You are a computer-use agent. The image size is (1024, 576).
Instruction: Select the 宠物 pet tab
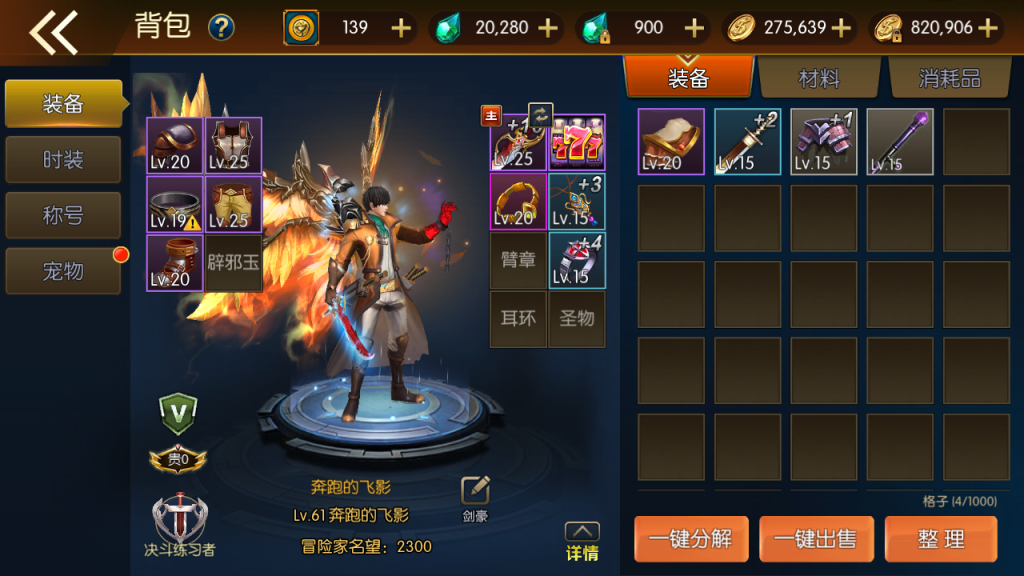tap(63, 271)
